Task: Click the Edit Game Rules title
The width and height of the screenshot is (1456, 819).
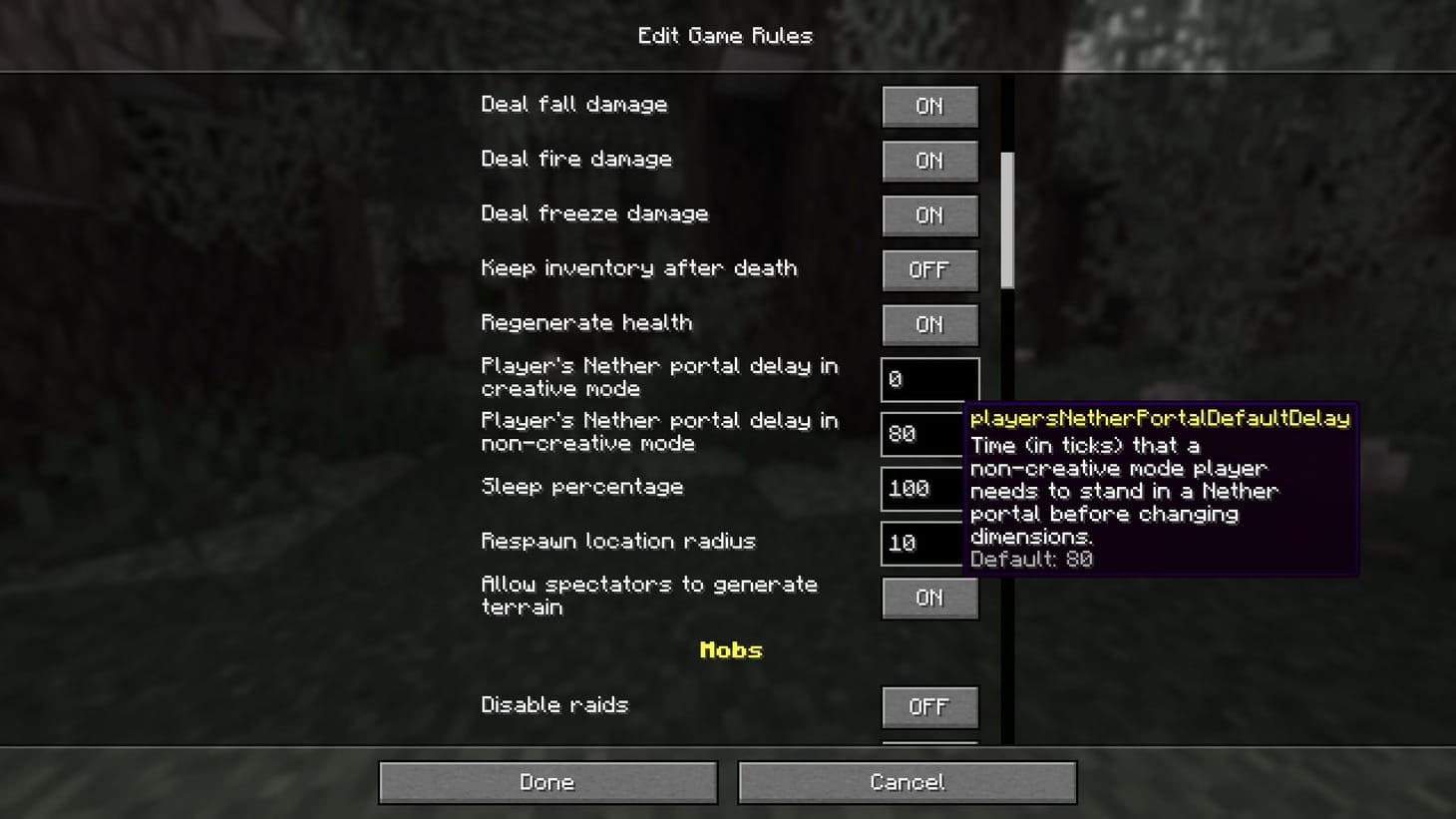Action: [725, 35]
